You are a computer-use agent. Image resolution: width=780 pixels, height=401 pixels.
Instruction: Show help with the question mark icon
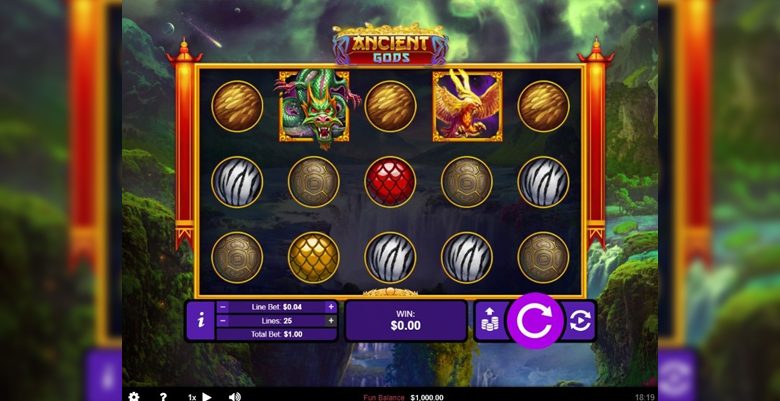tap(163, 396)
